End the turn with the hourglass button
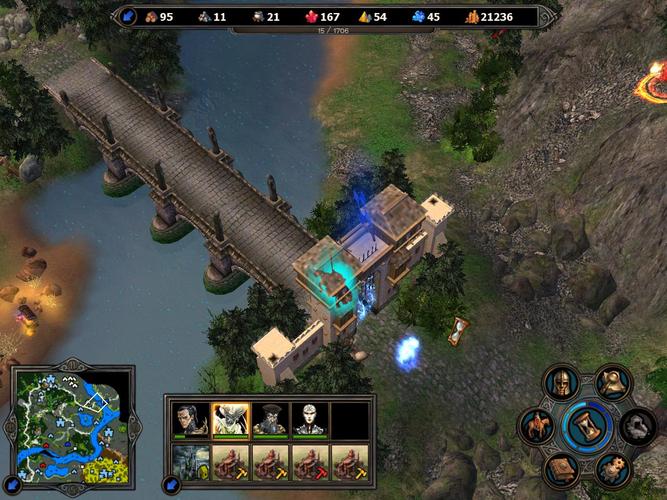Viewport: 667px width, 500px height. tap(585, 428)
